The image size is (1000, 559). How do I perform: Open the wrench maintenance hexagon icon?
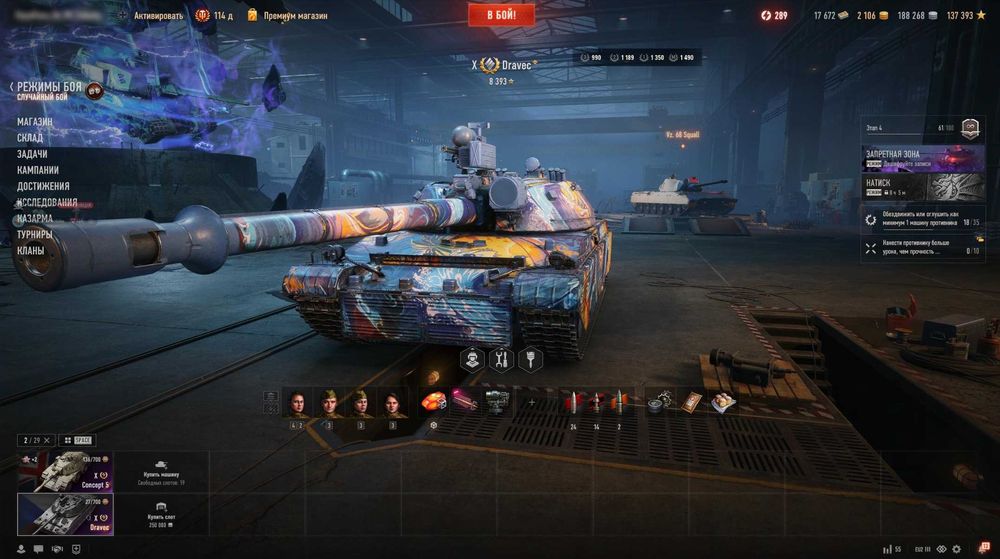pos(501,359)
